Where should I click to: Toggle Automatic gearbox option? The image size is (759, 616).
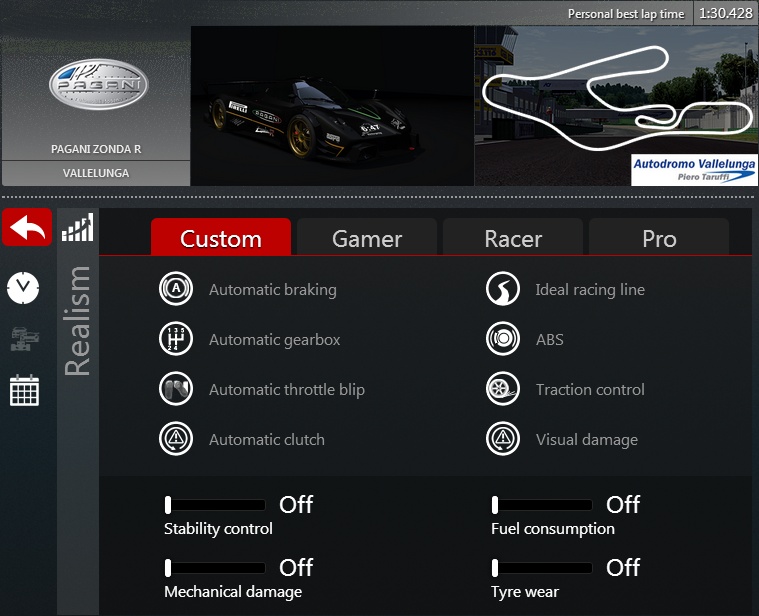(x=176, y=339)
